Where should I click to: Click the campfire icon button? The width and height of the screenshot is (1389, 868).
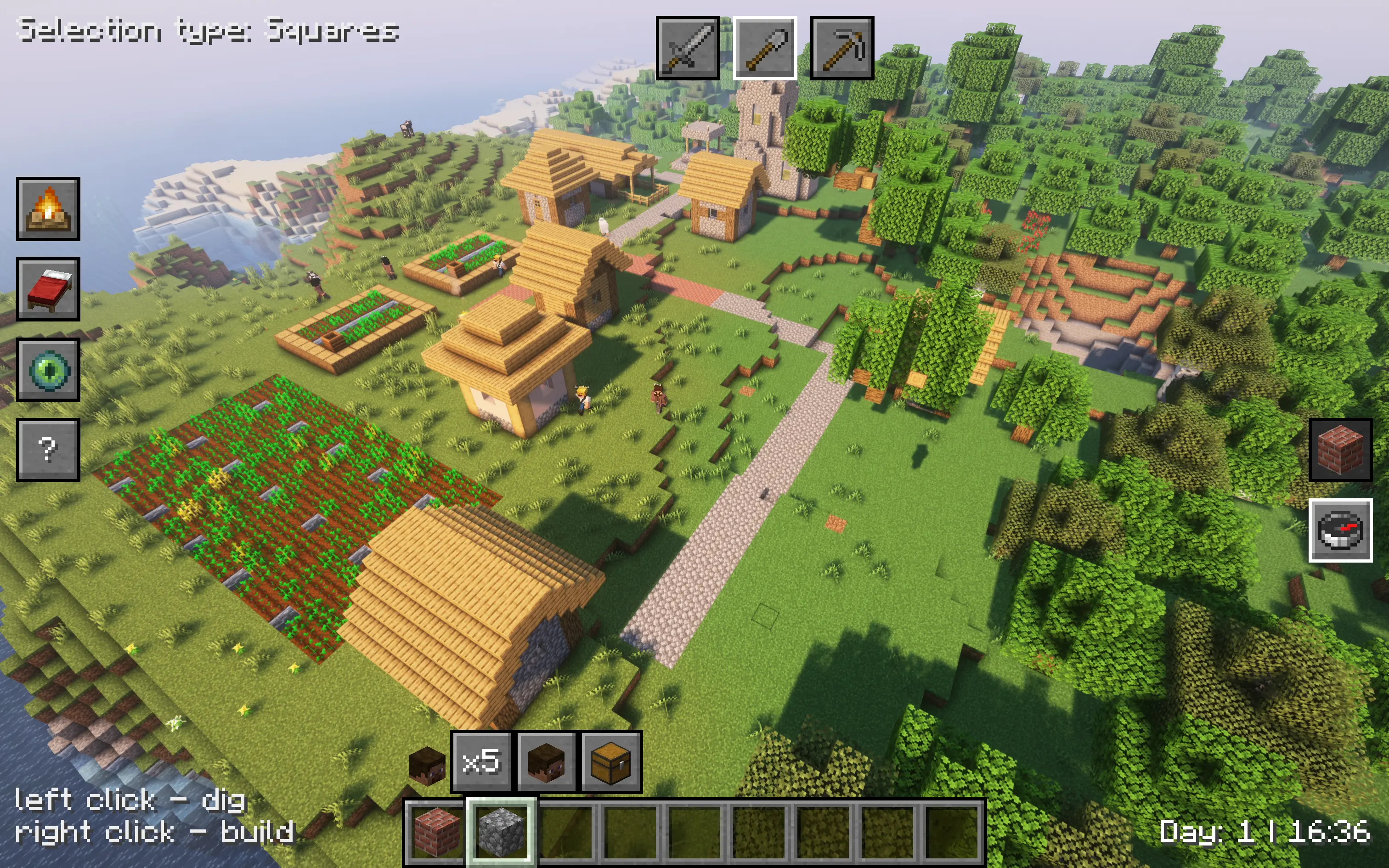(x=48, y=209)
